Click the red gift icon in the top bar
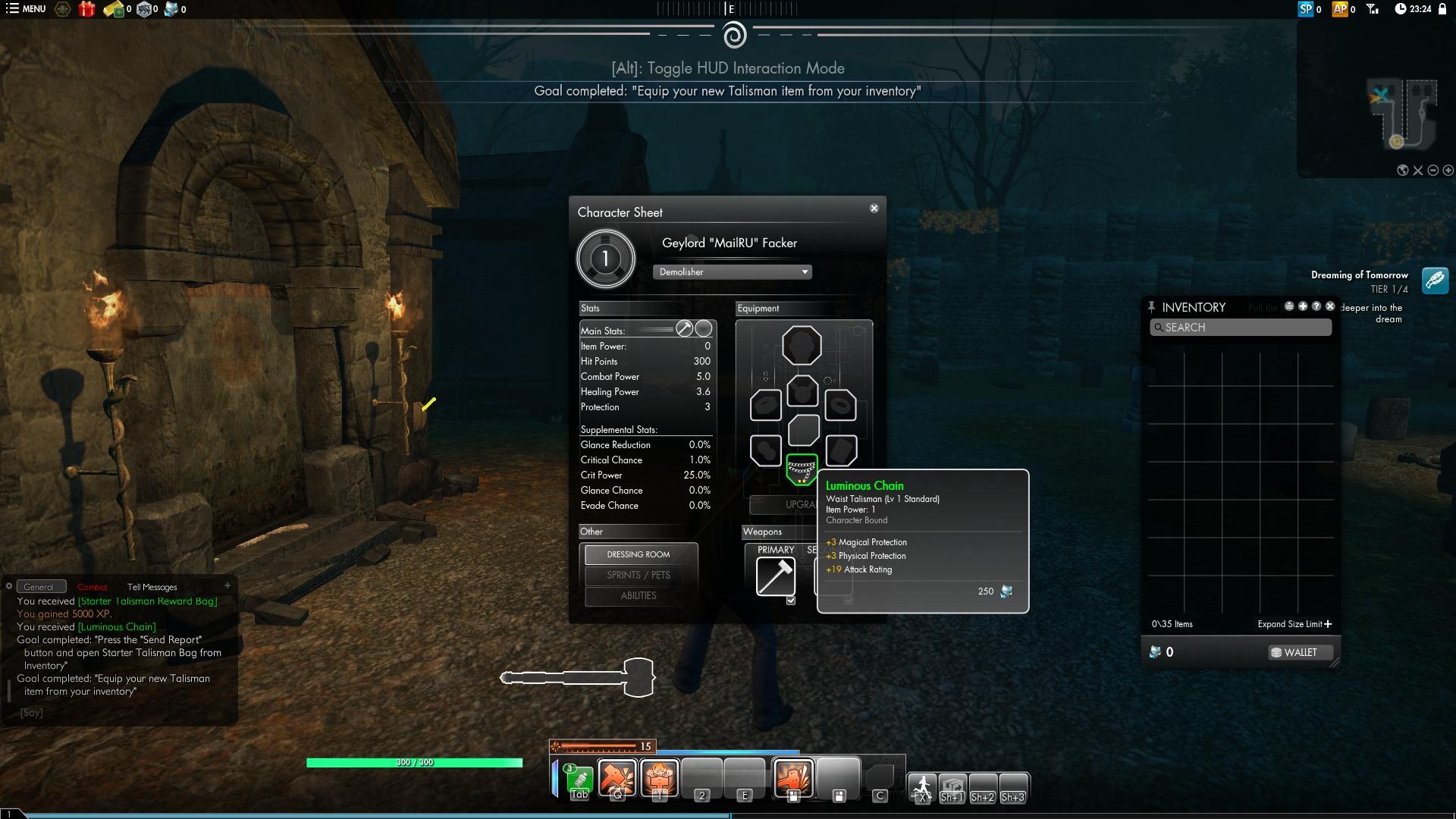The width and height of the screenshot is (1456, 819). (86, 10)
